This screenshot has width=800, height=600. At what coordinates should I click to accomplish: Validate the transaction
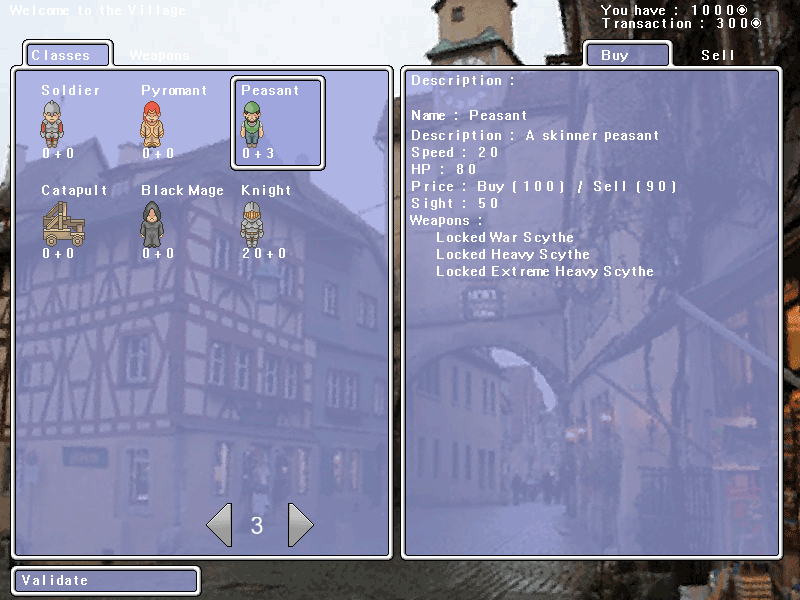coord(105,580)
